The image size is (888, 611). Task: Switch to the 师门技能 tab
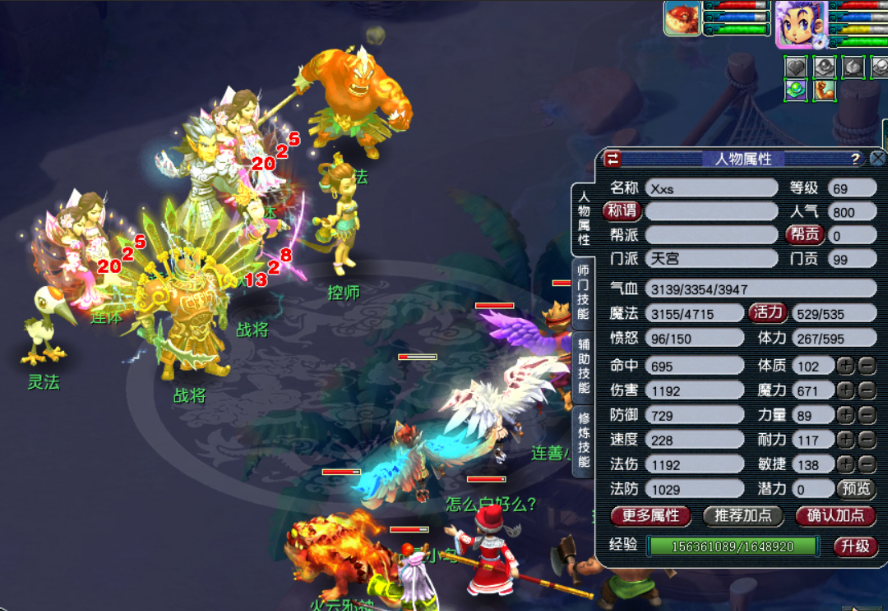[584, 292]
